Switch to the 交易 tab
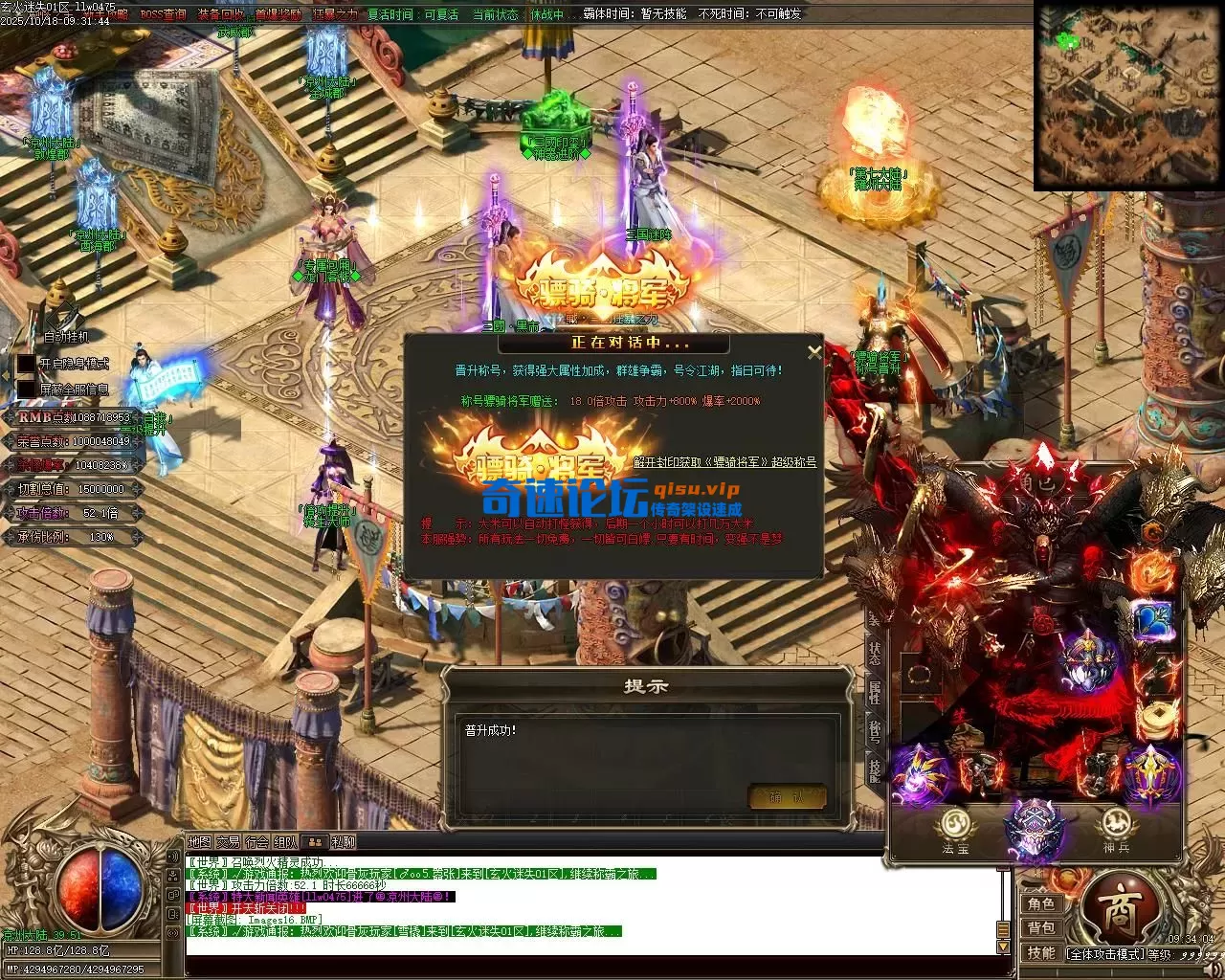 pos(228,842)
